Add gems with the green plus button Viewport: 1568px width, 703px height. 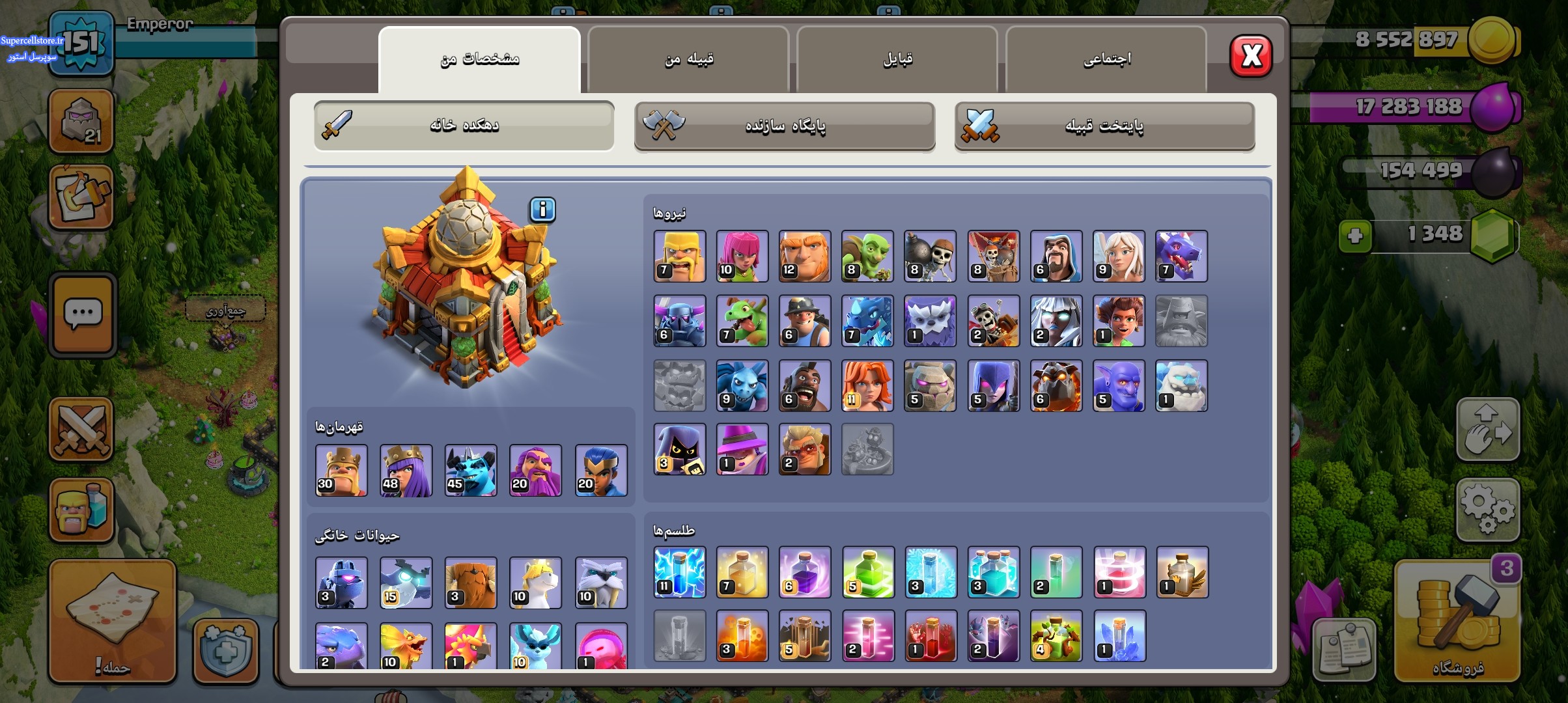[x=1355, y=235]
